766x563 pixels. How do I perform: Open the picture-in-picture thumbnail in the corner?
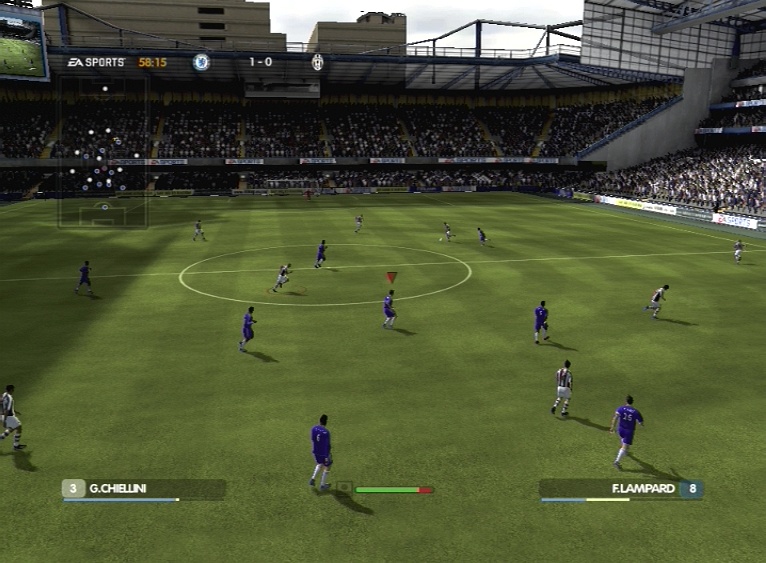point(22,43)
